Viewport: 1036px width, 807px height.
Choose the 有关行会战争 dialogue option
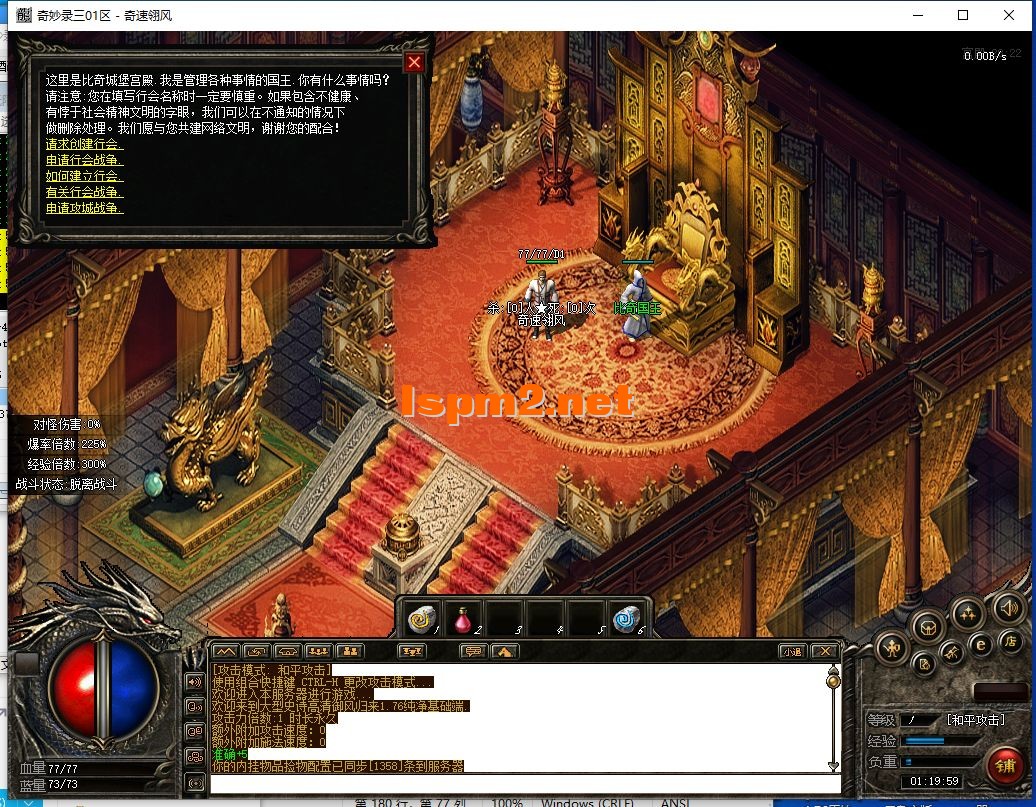tap(84, 192)
